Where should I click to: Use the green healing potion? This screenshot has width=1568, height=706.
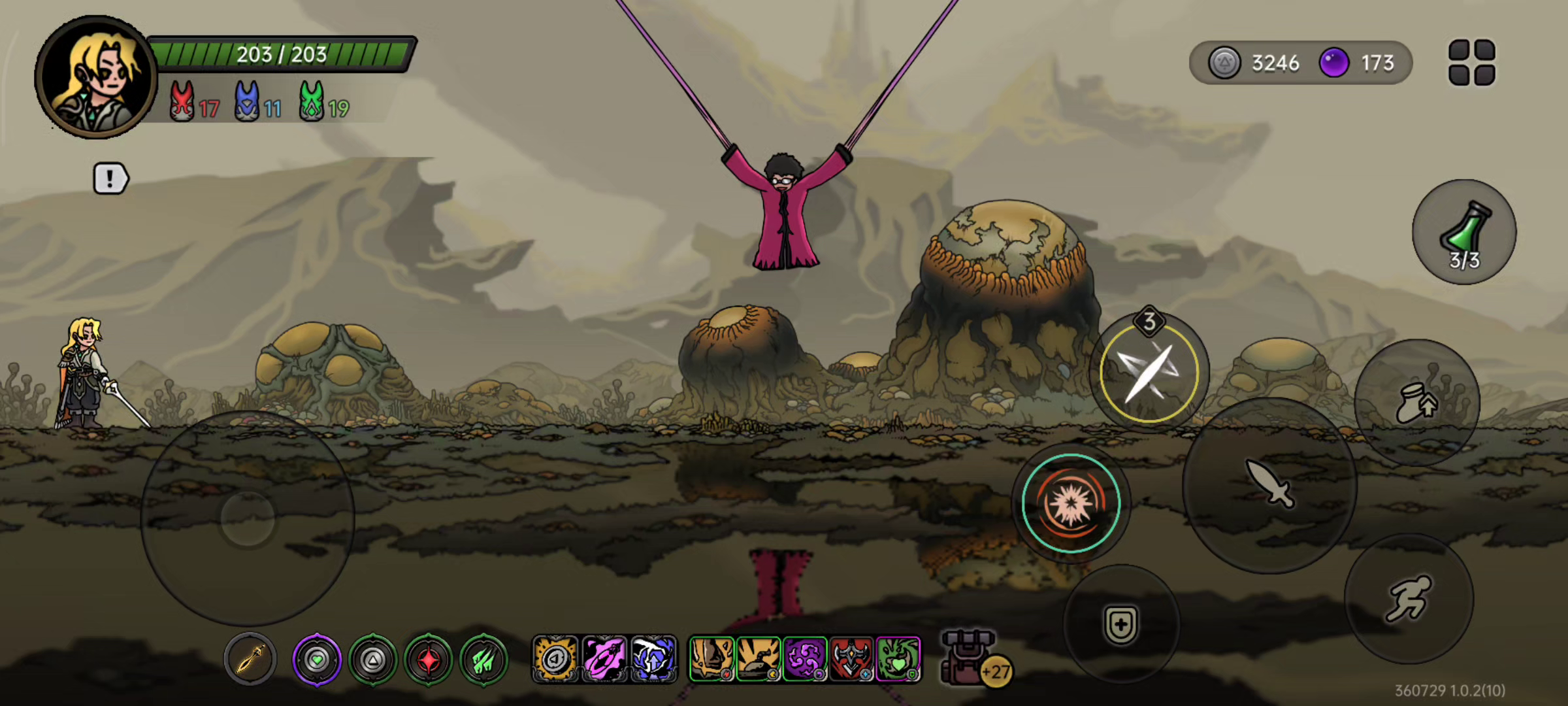pos(1464,232)
